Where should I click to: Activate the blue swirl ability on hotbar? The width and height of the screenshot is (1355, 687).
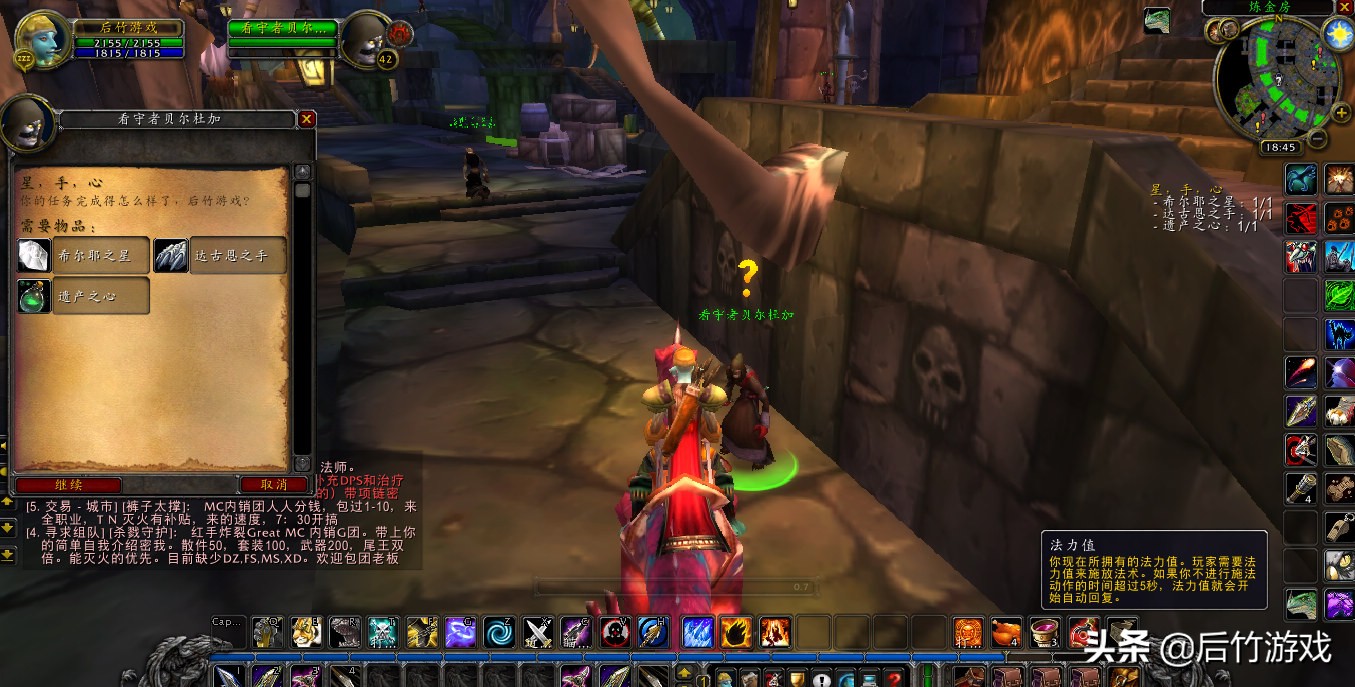click(x=499, y=632)
